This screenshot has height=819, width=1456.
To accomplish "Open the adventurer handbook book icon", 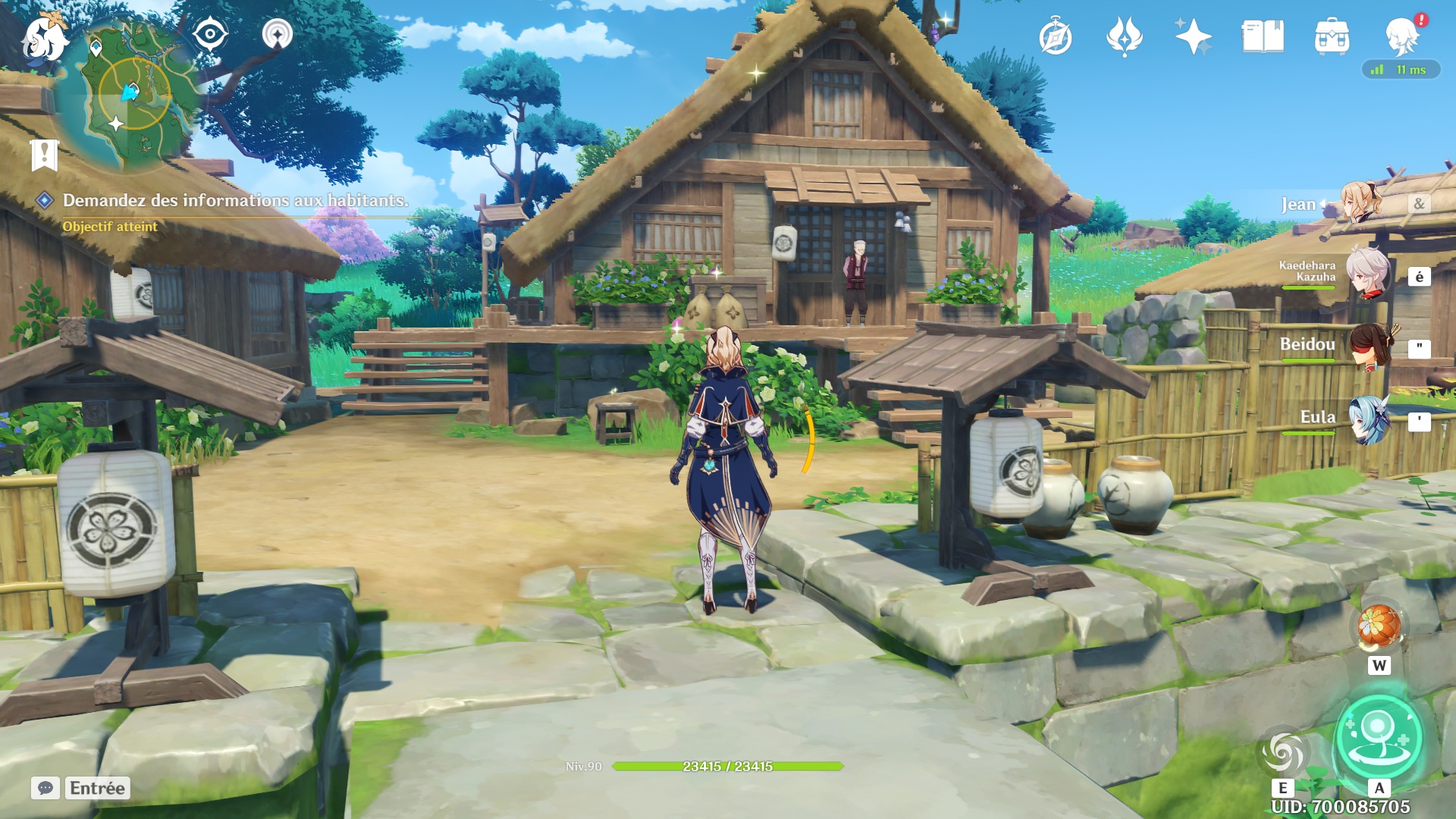I will [x=1263, y=36].
